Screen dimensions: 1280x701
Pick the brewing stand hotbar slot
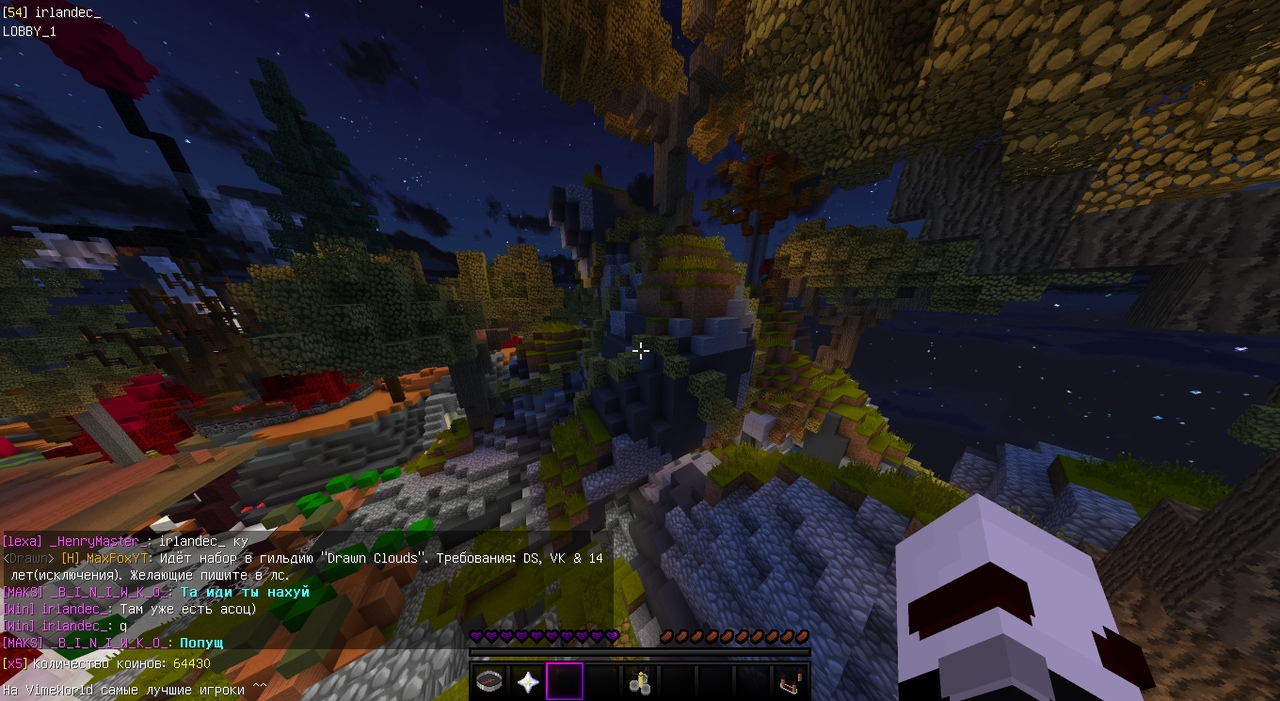click(x=639, y=682)
